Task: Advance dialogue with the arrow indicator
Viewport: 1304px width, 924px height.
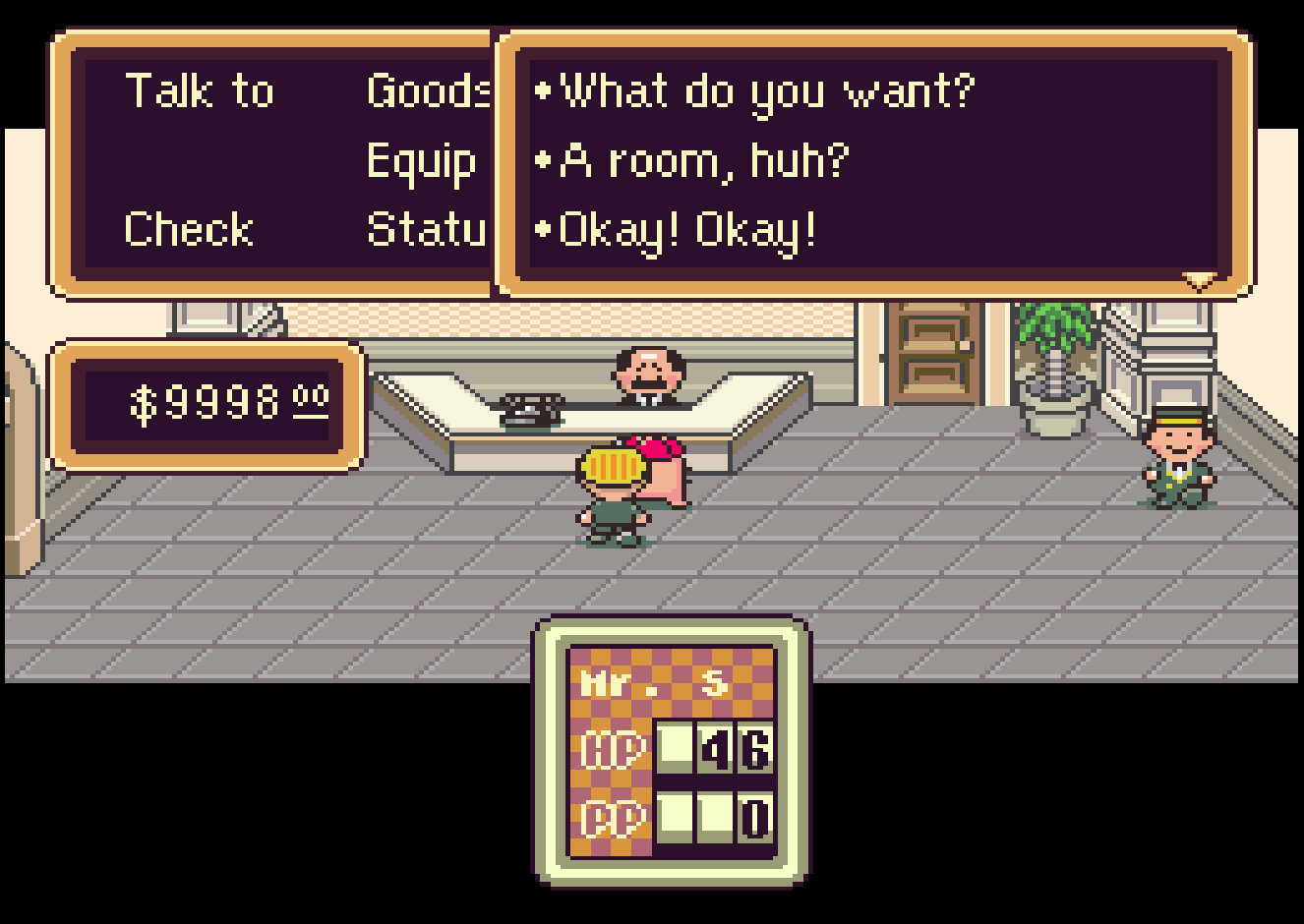Action: [1199, 281]
